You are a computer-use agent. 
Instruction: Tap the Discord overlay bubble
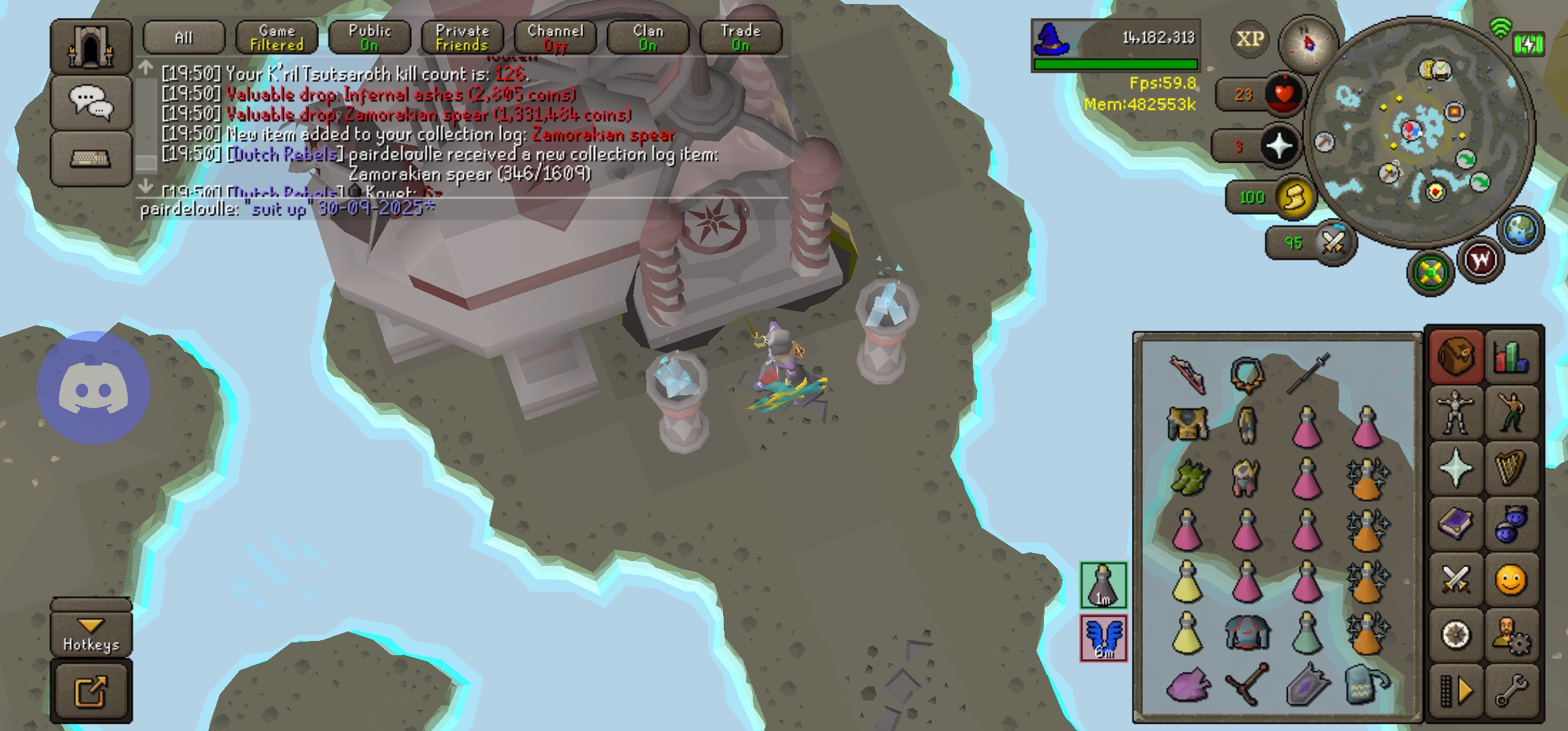point(93,388)
